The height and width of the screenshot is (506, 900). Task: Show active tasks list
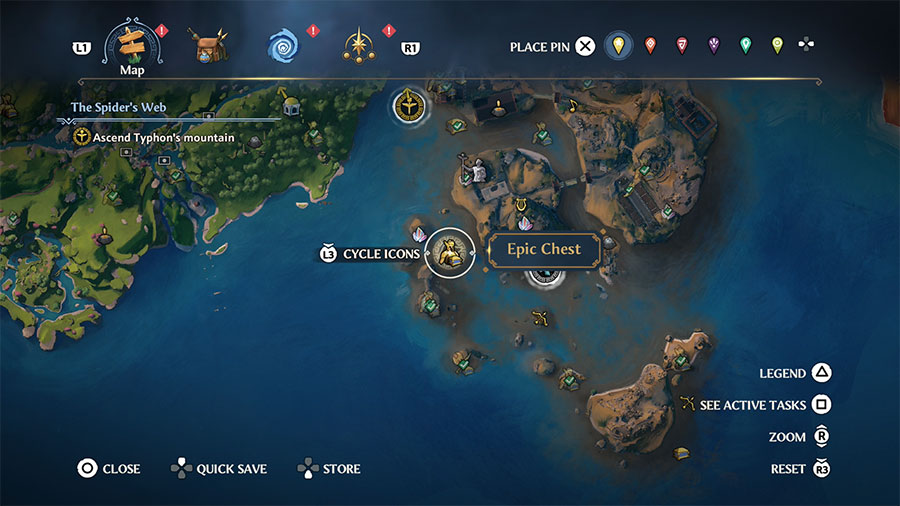[x=821, y=405]
